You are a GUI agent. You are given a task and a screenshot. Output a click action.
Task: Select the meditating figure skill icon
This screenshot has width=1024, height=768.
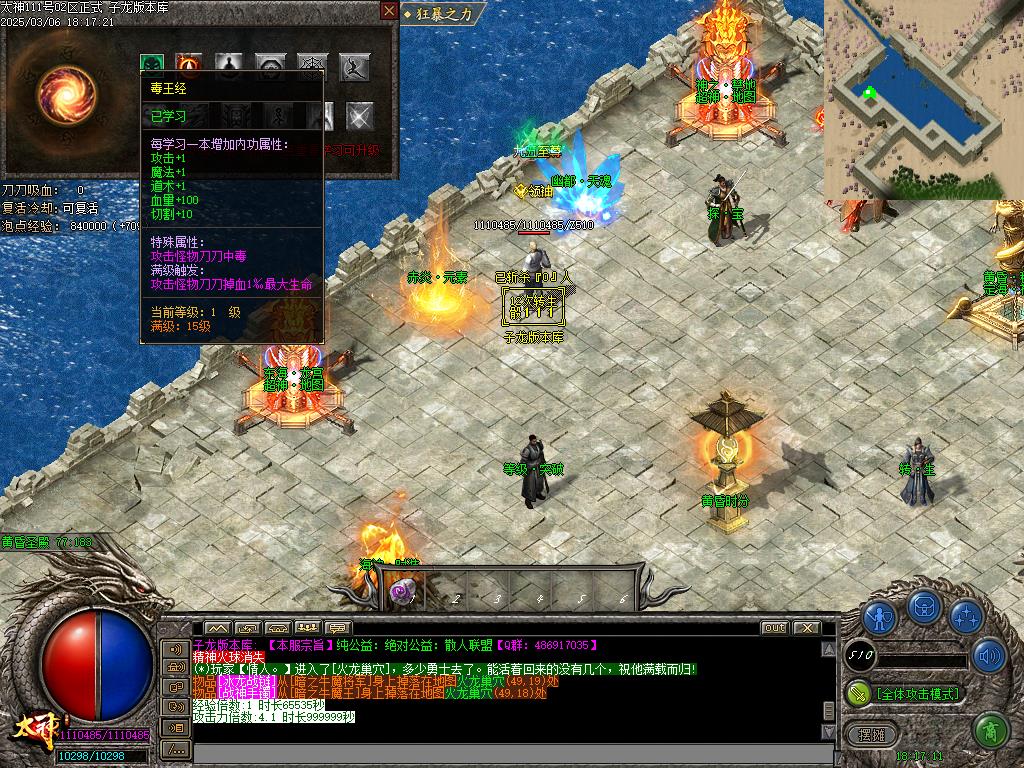pos(229,66)
